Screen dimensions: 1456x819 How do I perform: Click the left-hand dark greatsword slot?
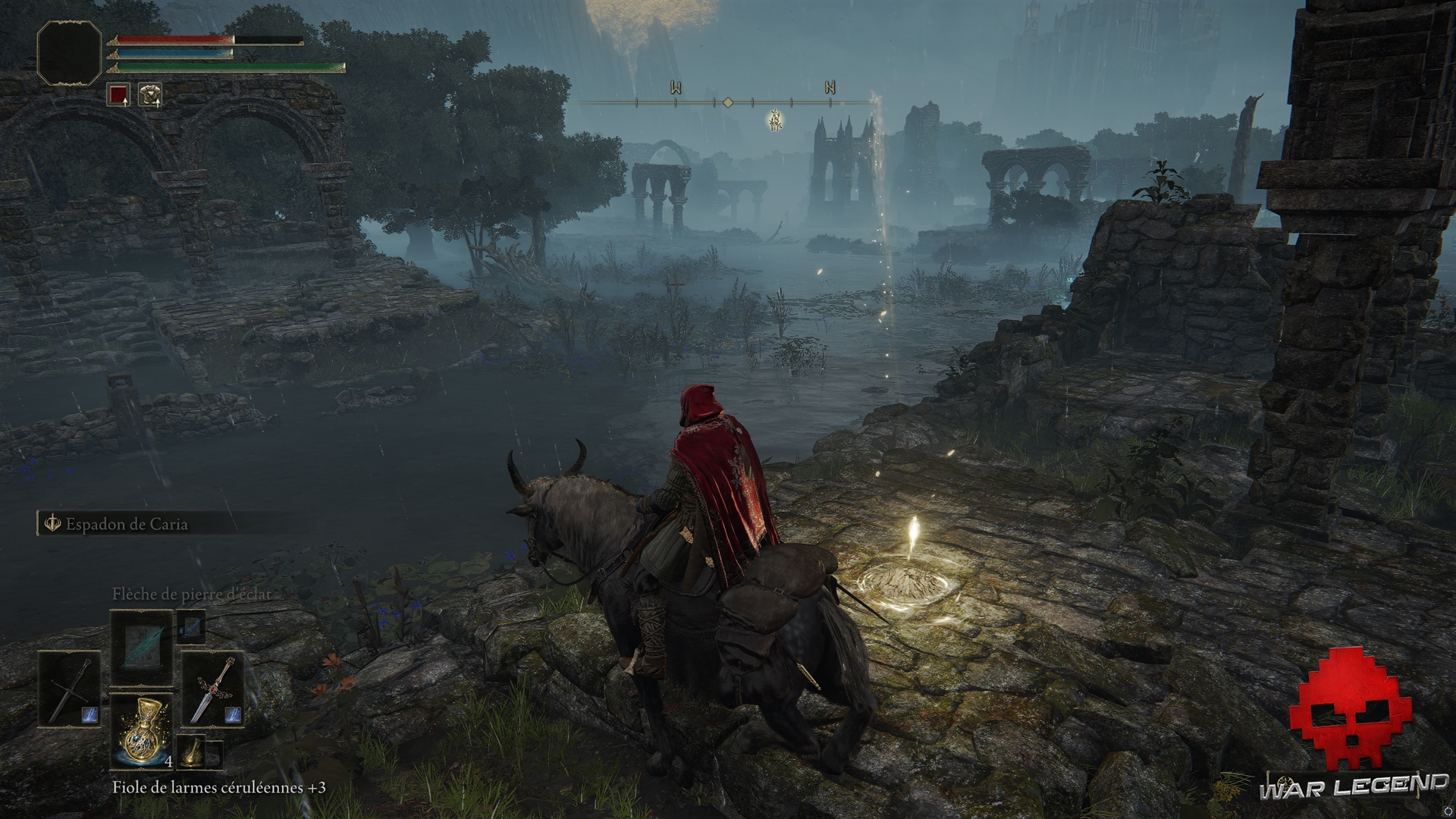click(70, 689)
